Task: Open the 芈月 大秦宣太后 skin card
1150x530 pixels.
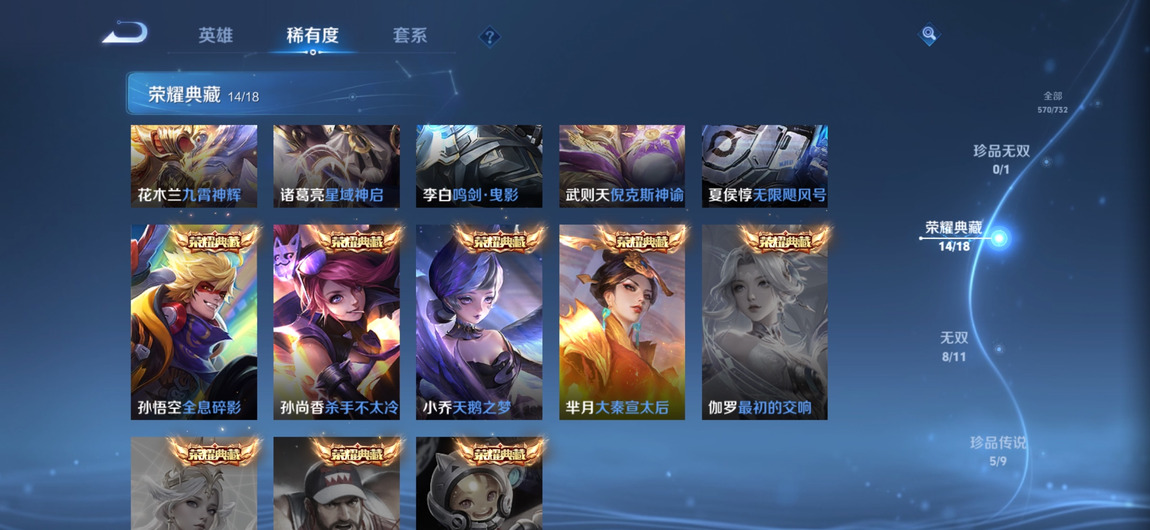Action: (x=622, y=322)
